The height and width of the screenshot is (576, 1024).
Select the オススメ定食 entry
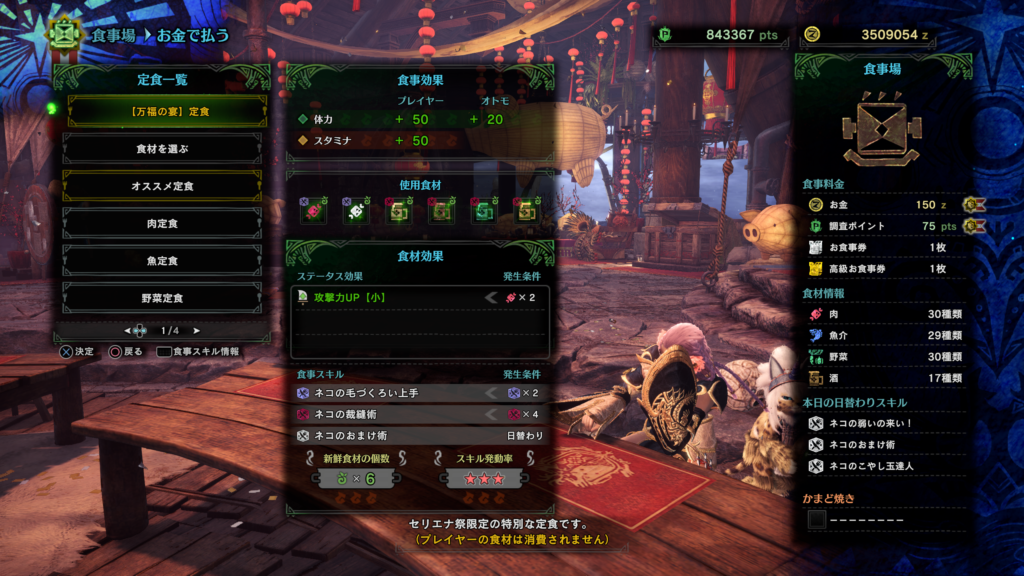(x=162, y=186)
